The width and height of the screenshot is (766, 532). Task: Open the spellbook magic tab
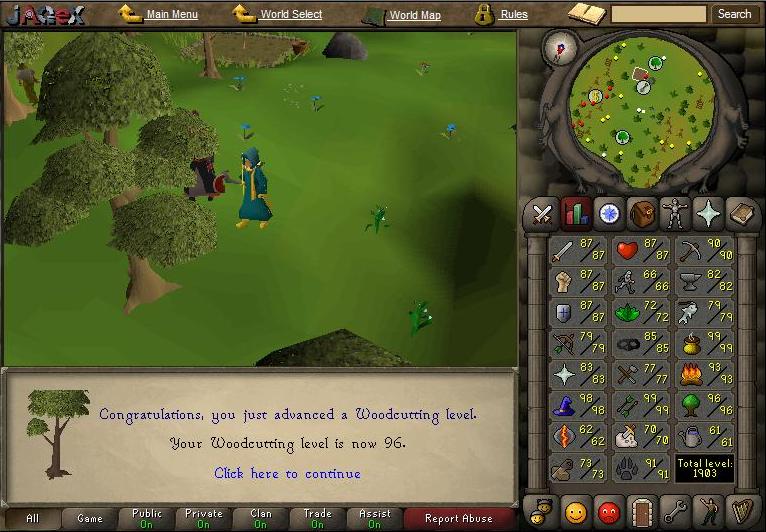[x=743, y=213]
